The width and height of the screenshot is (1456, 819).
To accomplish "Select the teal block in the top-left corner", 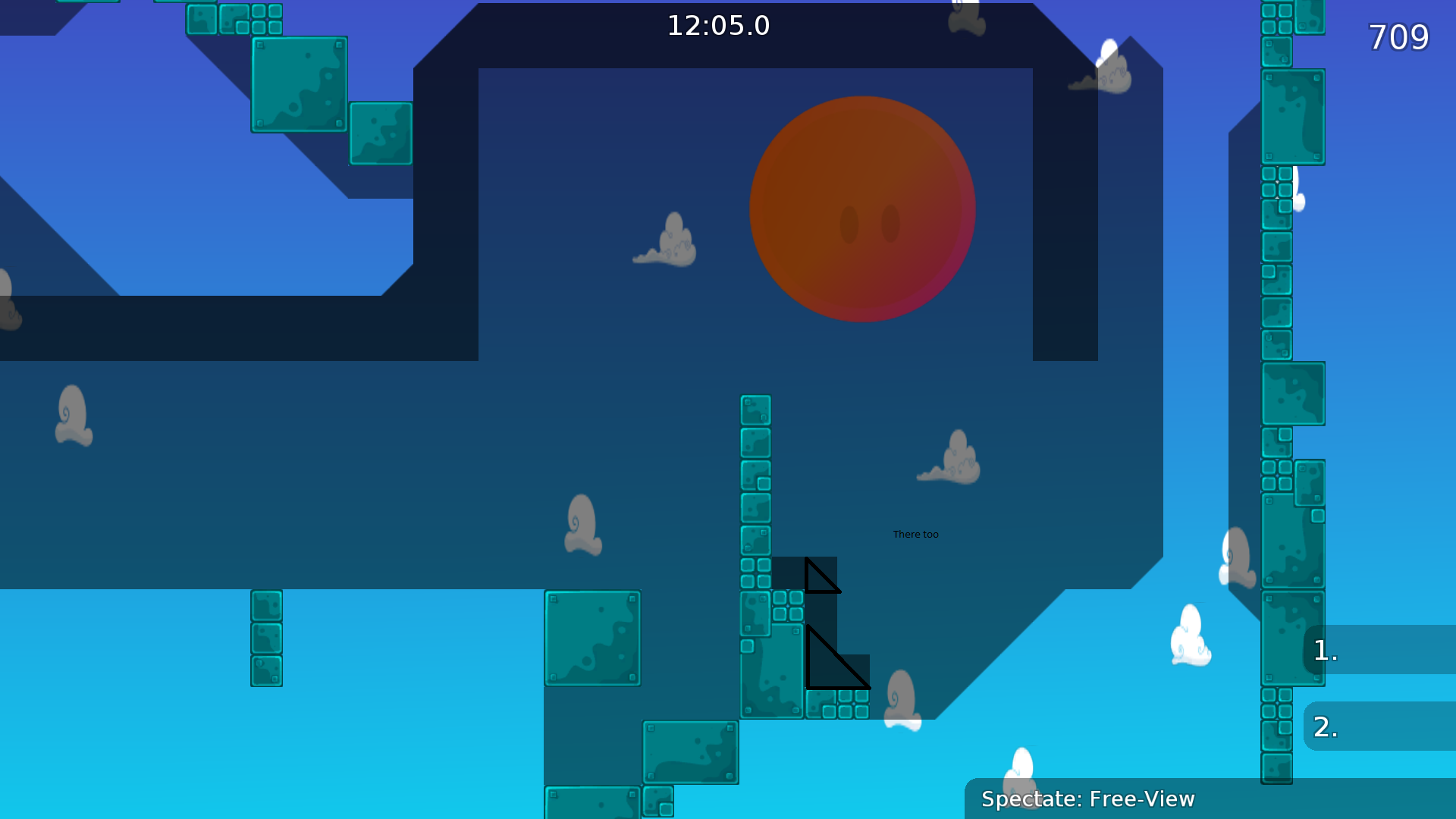I will click(298, 85).
